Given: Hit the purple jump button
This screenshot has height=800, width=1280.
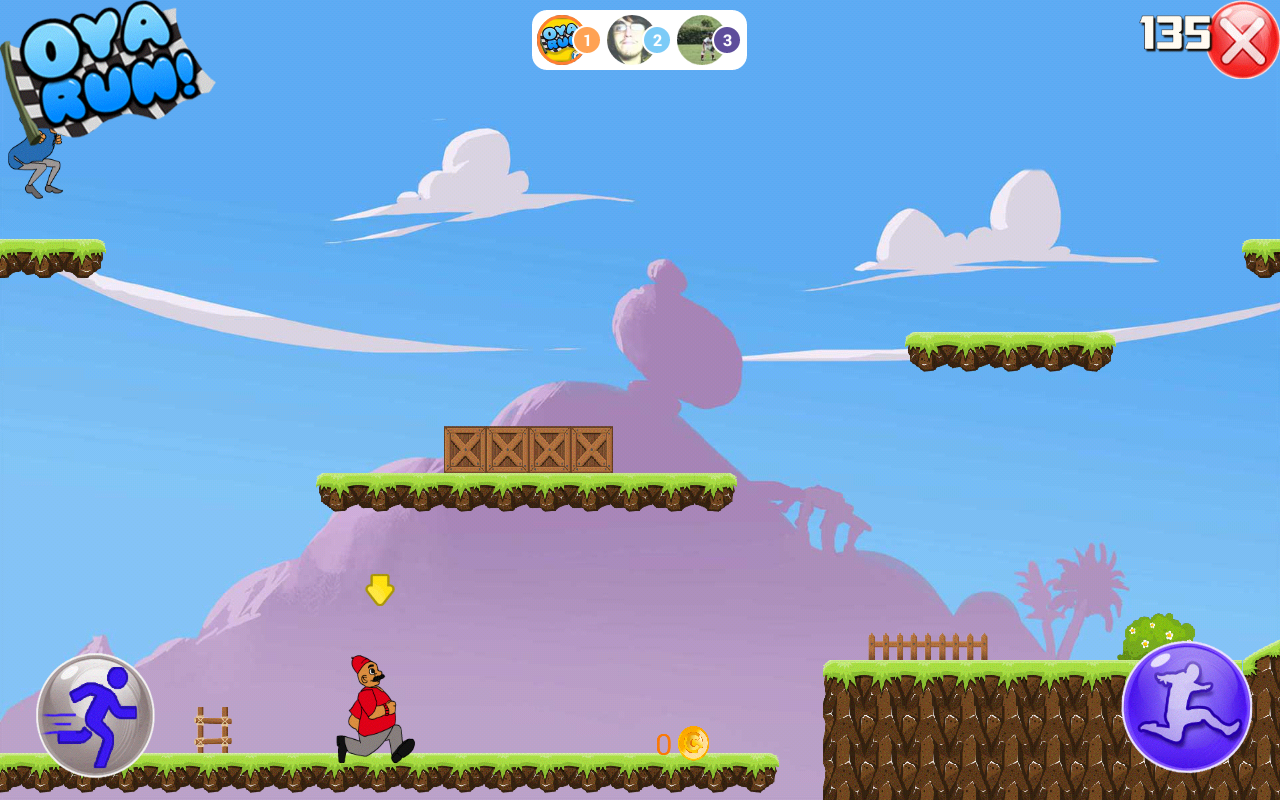Looking at the screenshot, I should pyautogui.click(x=1186, y=706).
